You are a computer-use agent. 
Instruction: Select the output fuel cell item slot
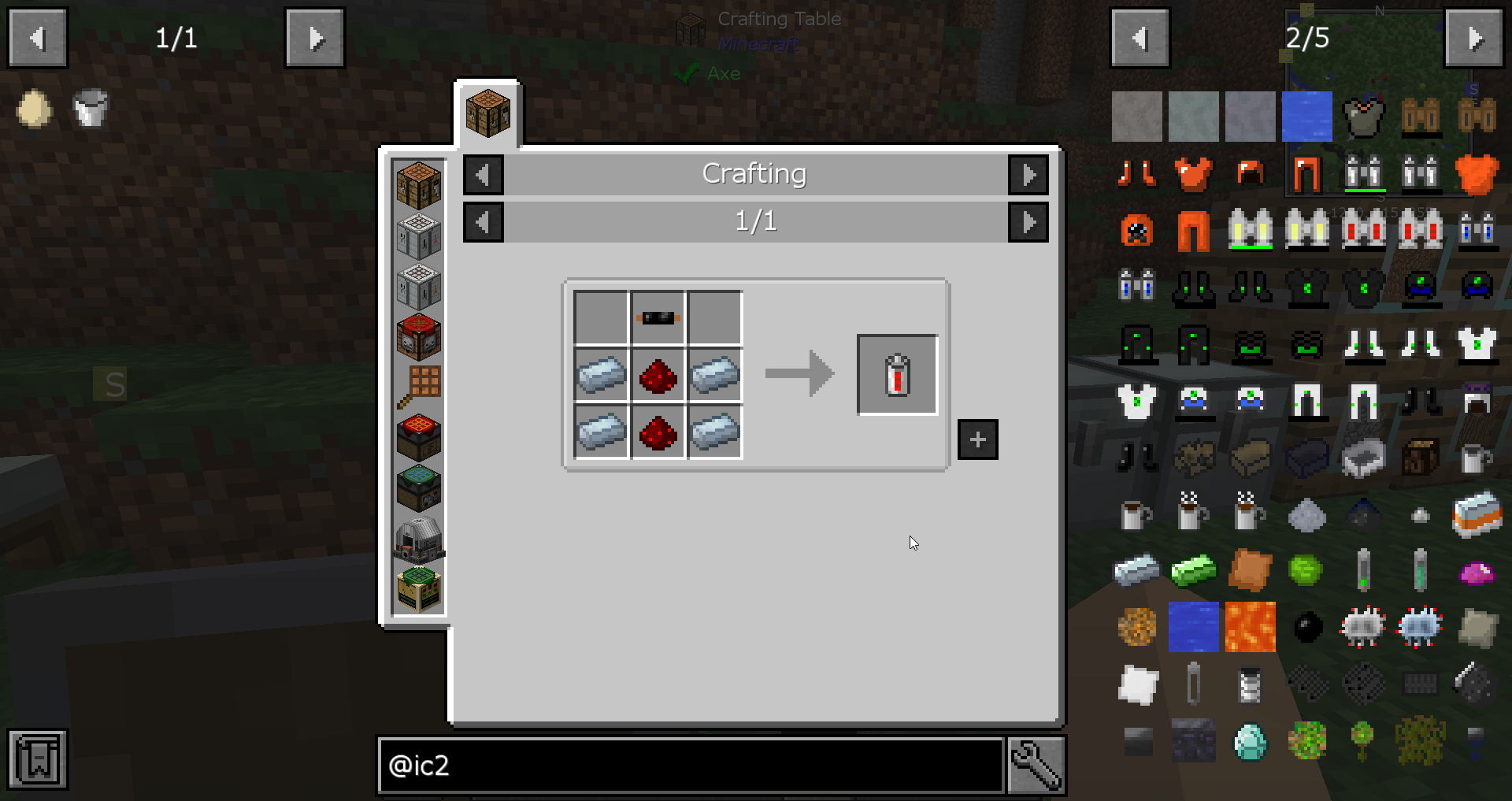897,375
